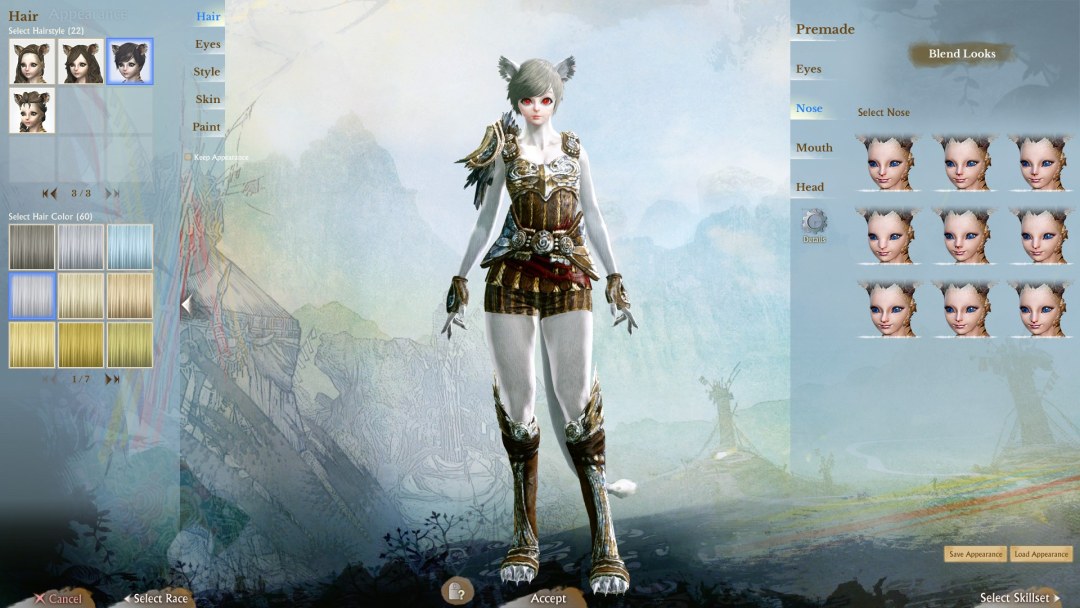Screen dimensions: 1080x608
Task: Open the Paint customization tab
Action: pos(207,127)
